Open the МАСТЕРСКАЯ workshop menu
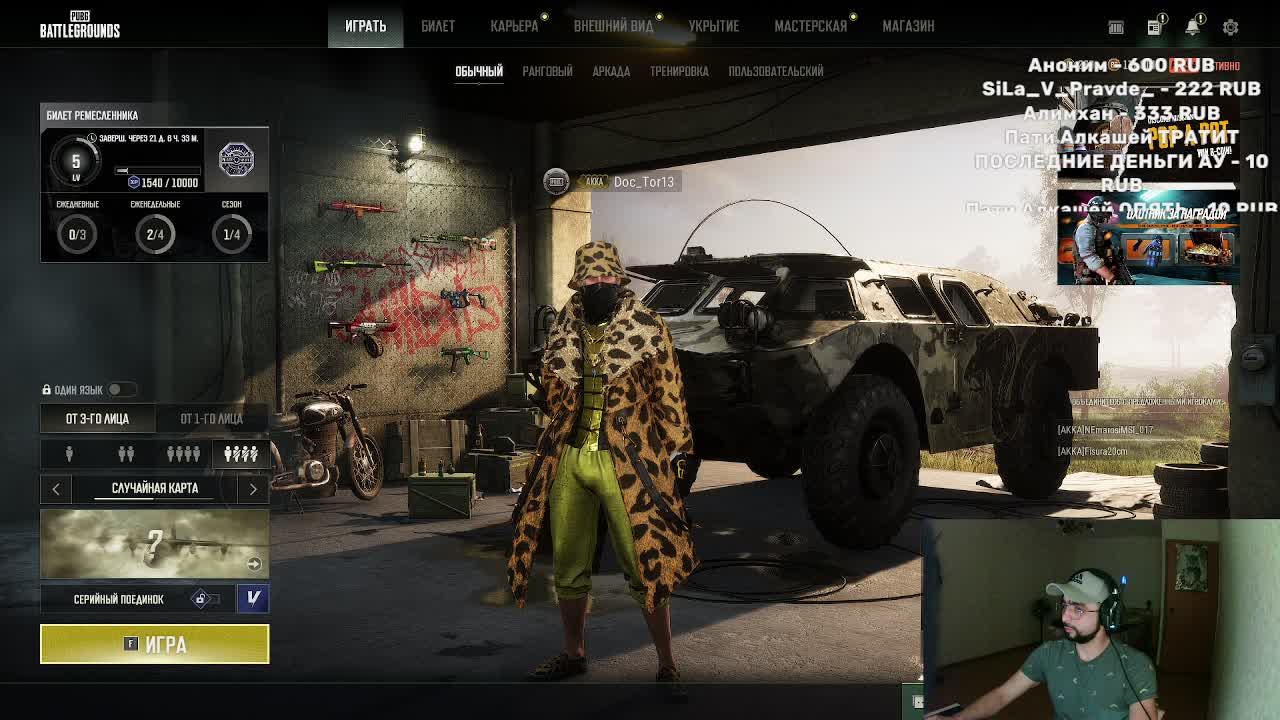Viewport: 1280px width, 720px height. click(x=810, y=26)
